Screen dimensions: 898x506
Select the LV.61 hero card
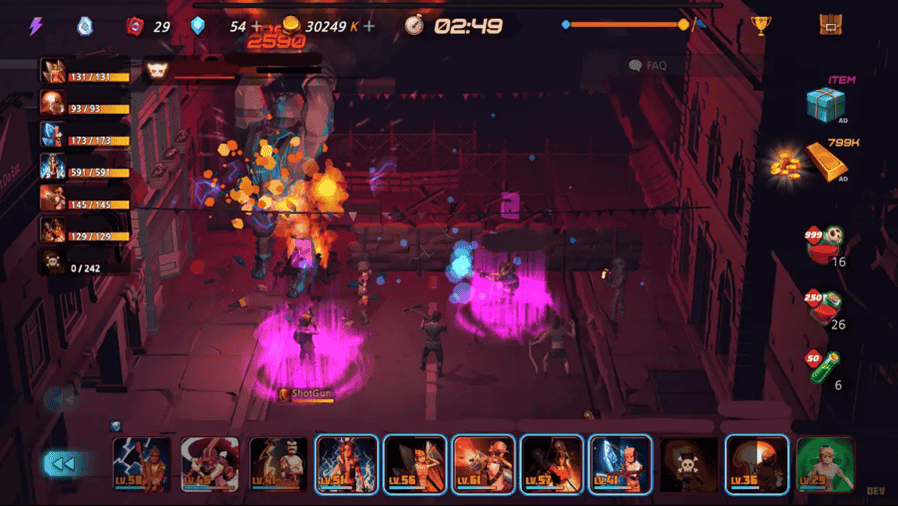click(484, 465)
